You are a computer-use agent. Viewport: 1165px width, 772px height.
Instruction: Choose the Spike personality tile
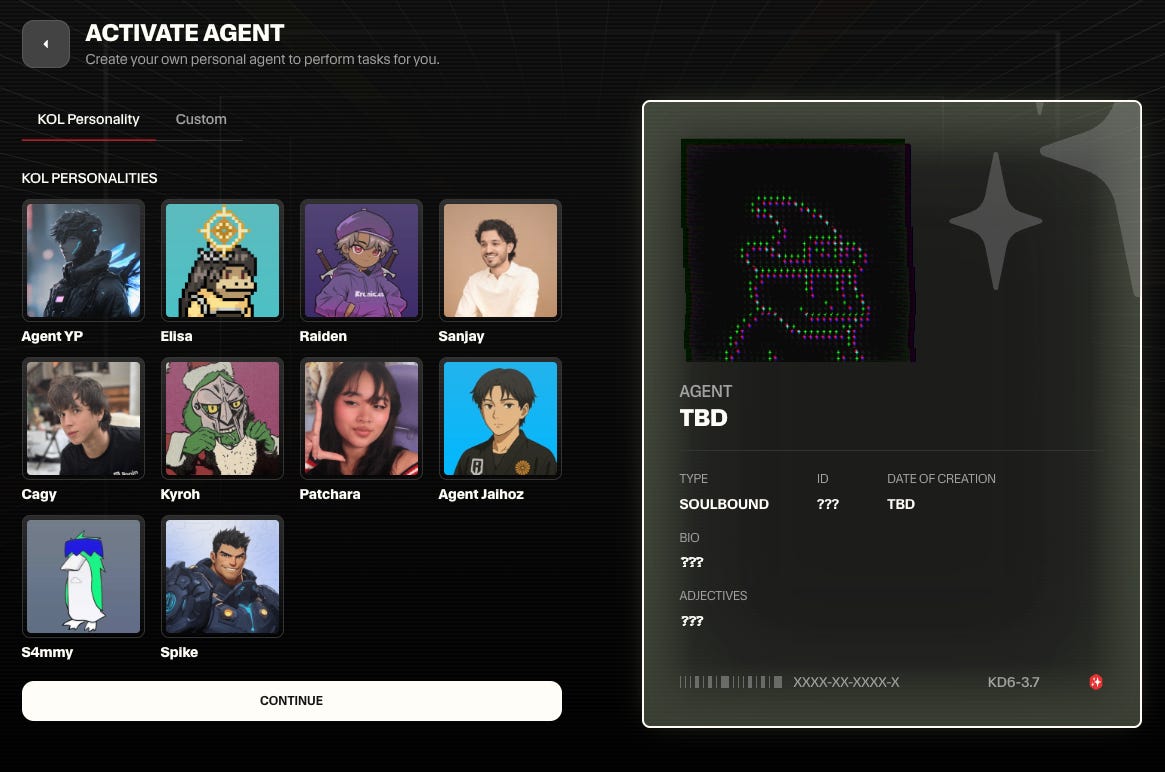(x=222, y=576)
